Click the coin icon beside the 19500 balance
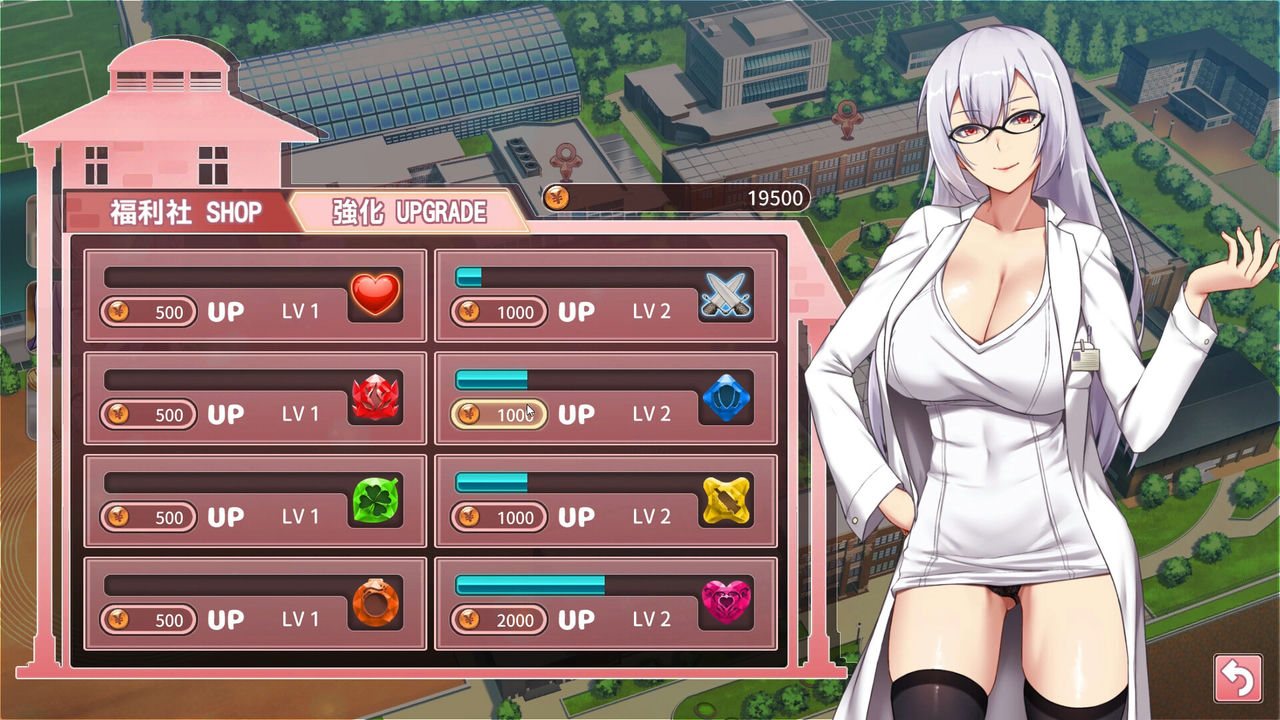The width and height of the screenshot is (1280, 720). (x=557, y=197)
